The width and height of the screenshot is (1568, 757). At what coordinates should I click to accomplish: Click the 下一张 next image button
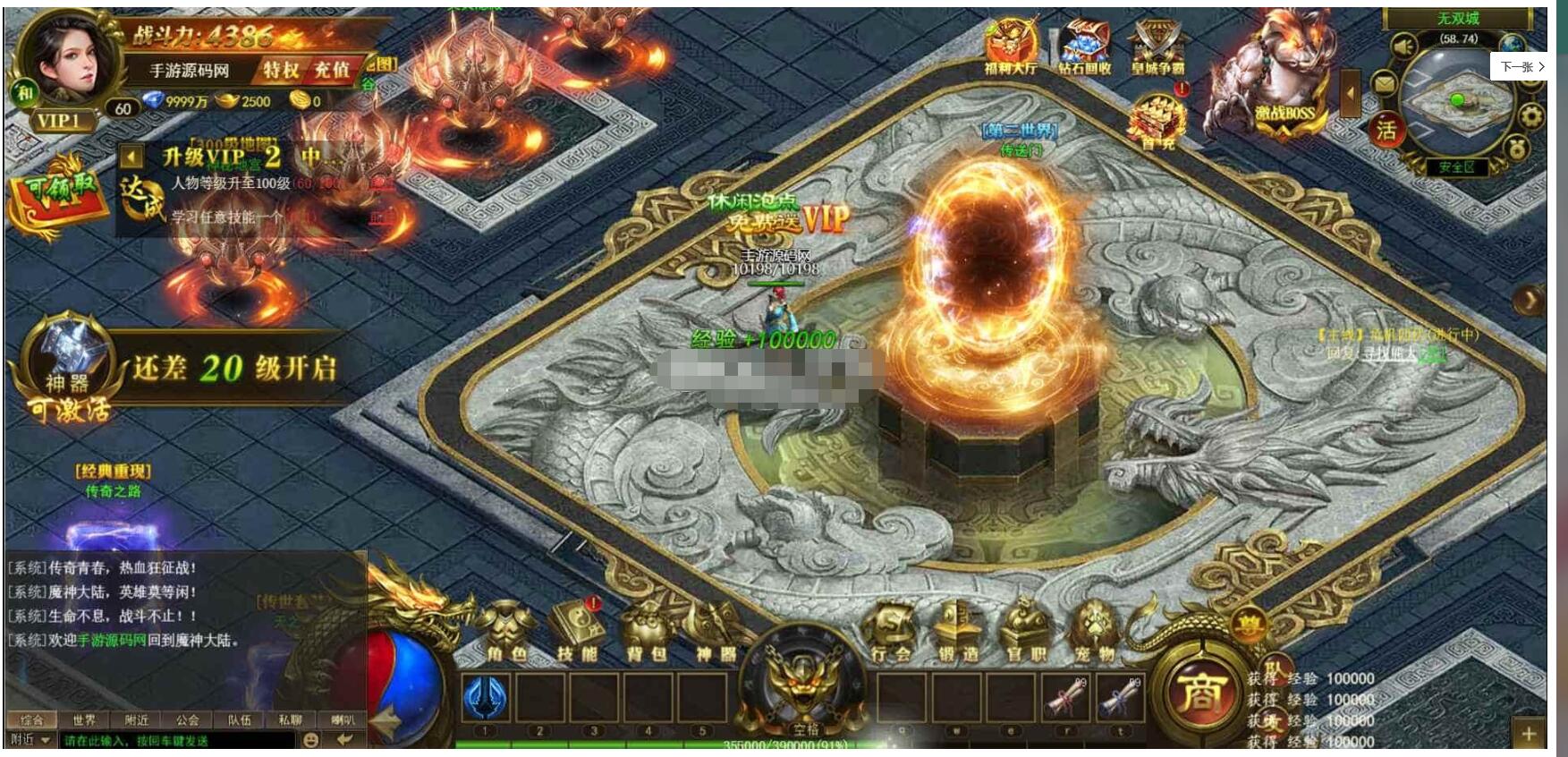click(1521, 67)
